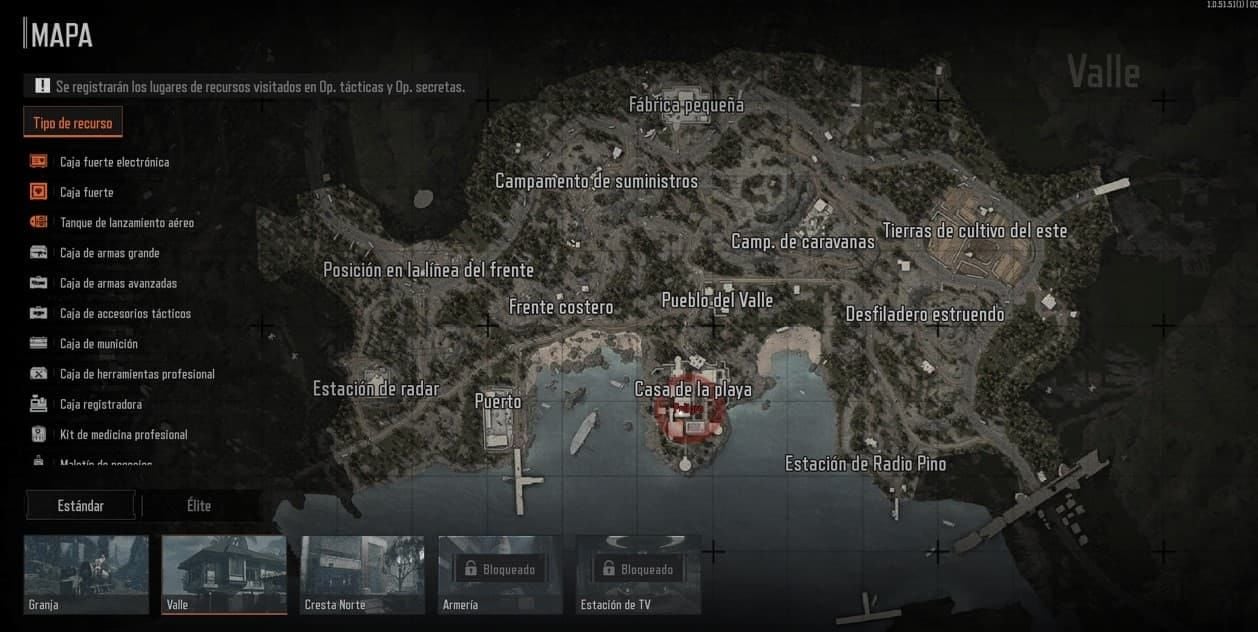Select the Caja fuerte electrónica resource filter
This screenshot has height=632, width=1258.
pyautogui.click(x=113, y=162)
